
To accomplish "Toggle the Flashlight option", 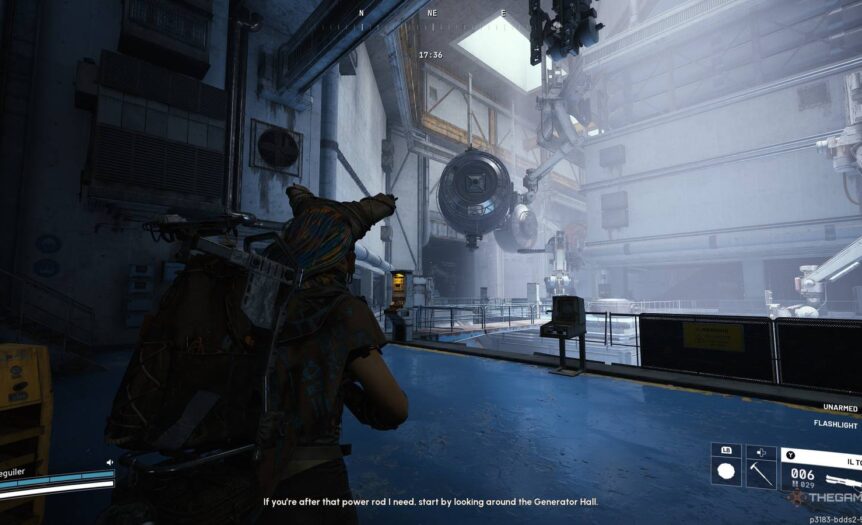I will [835, 424].
